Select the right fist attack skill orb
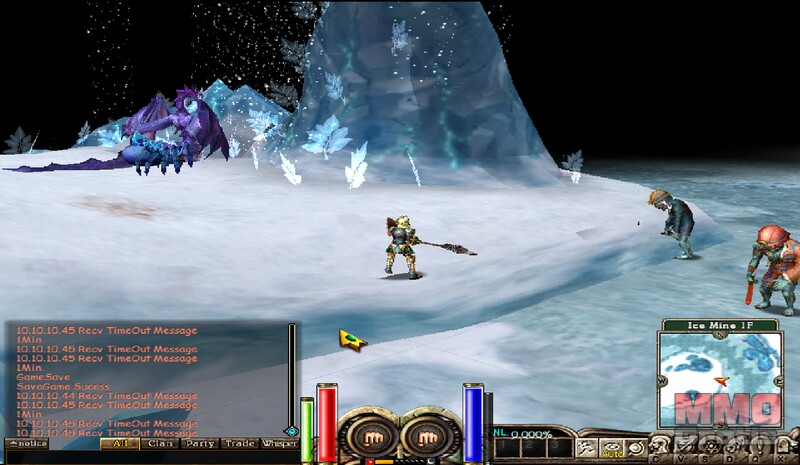This screenshot has width=800, height=465. pyautogui.click(x=426, y=436)
